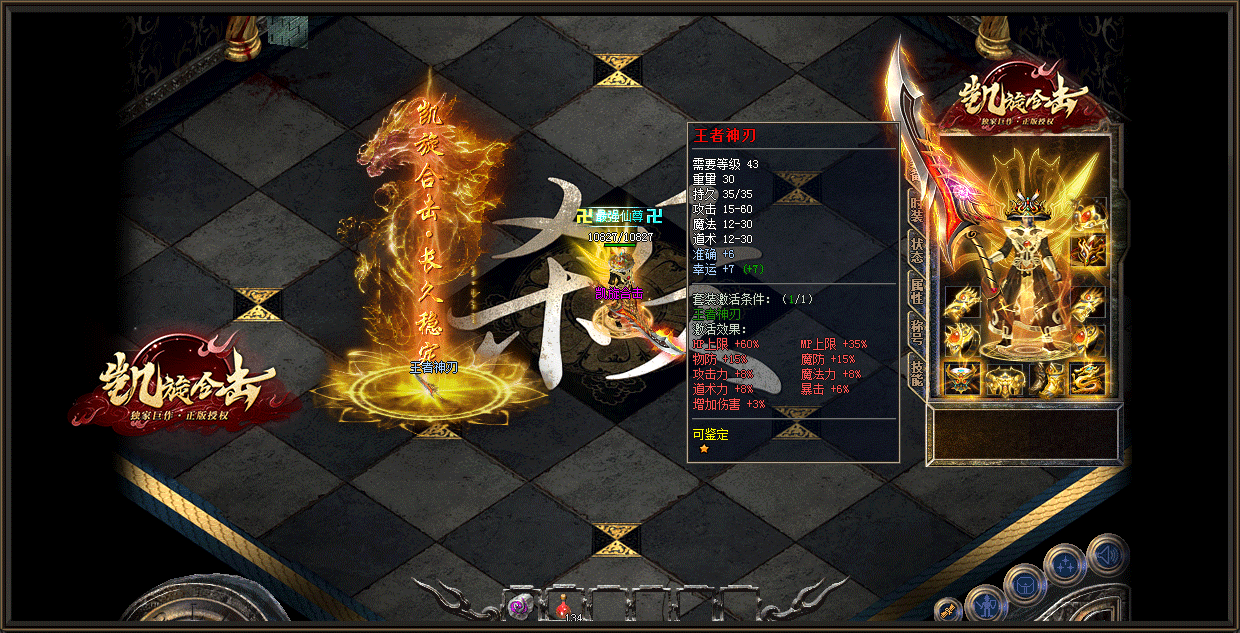Open the bag round button

(1025, 583)
